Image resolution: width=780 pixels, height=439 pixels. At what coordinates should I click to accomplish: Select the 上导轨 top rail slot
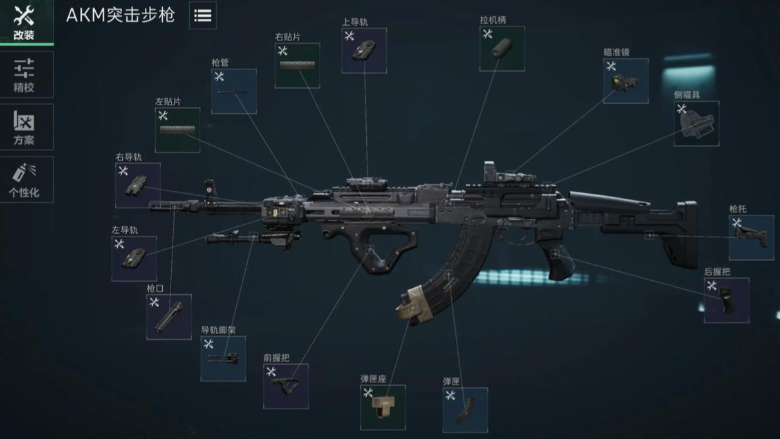point(364,50)
